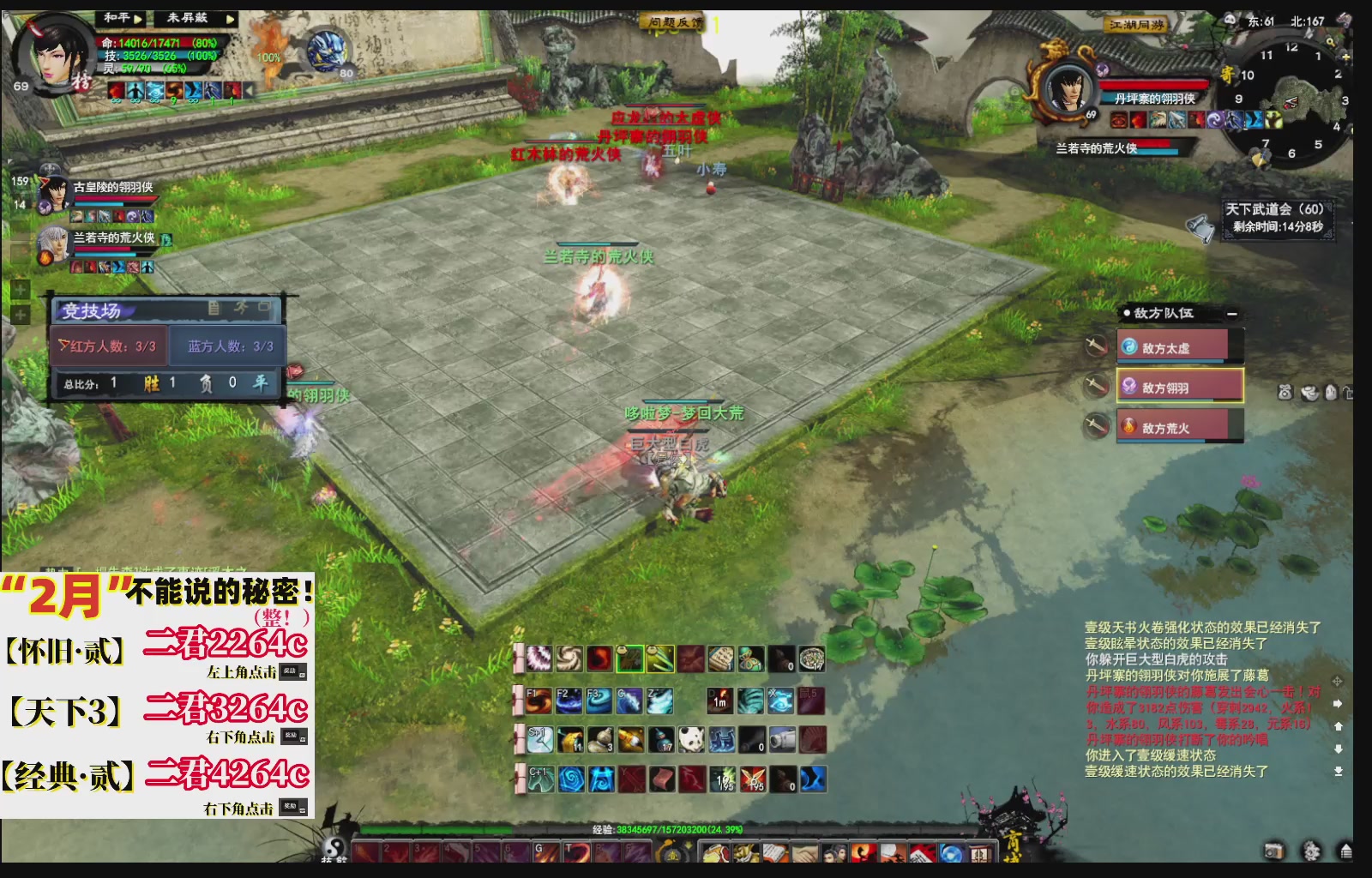Toggle the 未屏蔽 blocking option

(x=187, y=18)
